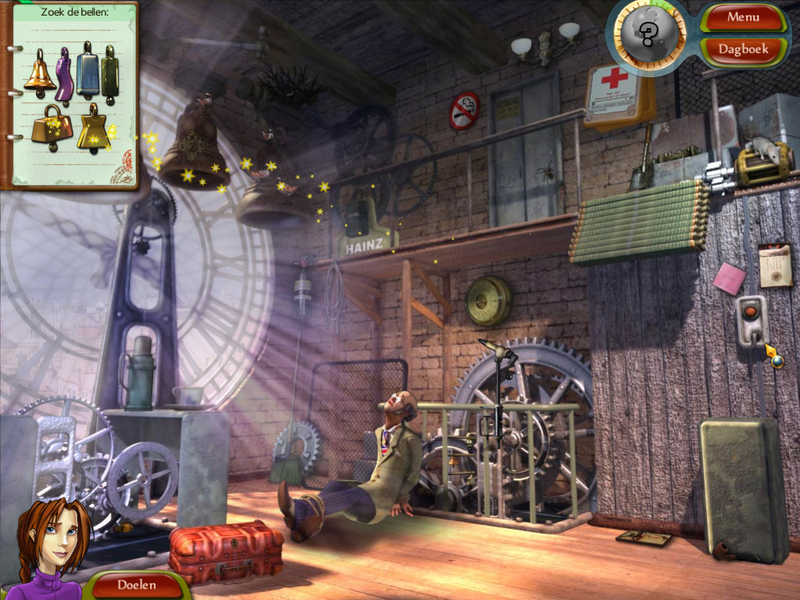Image resolution: width=800 pixels, height=600 pixels.
Task: Use the question mark hint button
Action: (649, 37)
